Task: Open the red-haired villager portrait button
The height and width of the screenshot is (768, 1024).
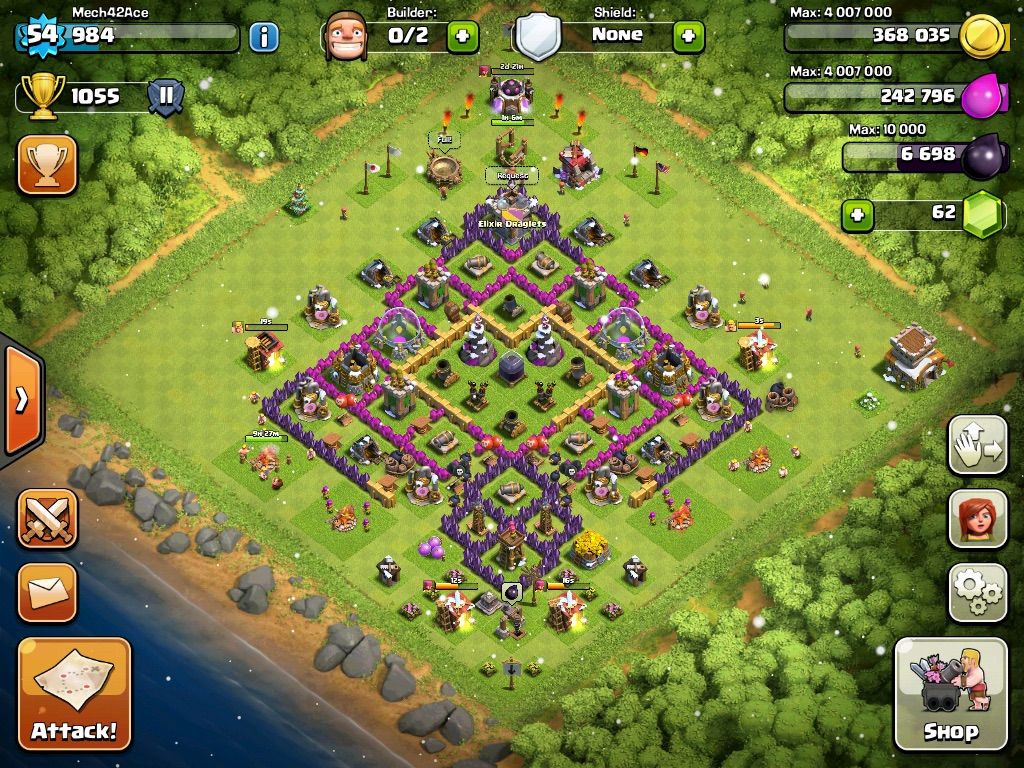Action: coord(977,519)
